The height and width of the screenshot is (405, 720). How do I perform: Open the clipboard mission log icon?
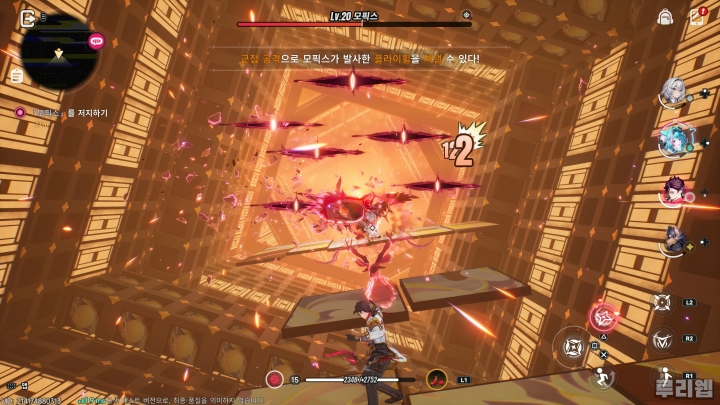click(17, 76)
